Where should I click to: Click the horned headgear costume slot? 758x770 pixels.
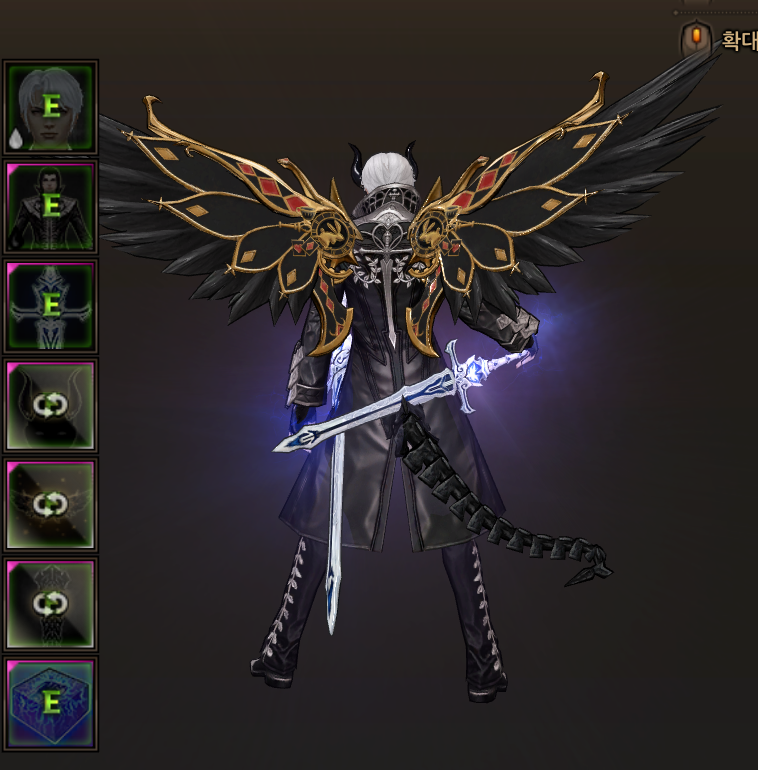(51, 405)
